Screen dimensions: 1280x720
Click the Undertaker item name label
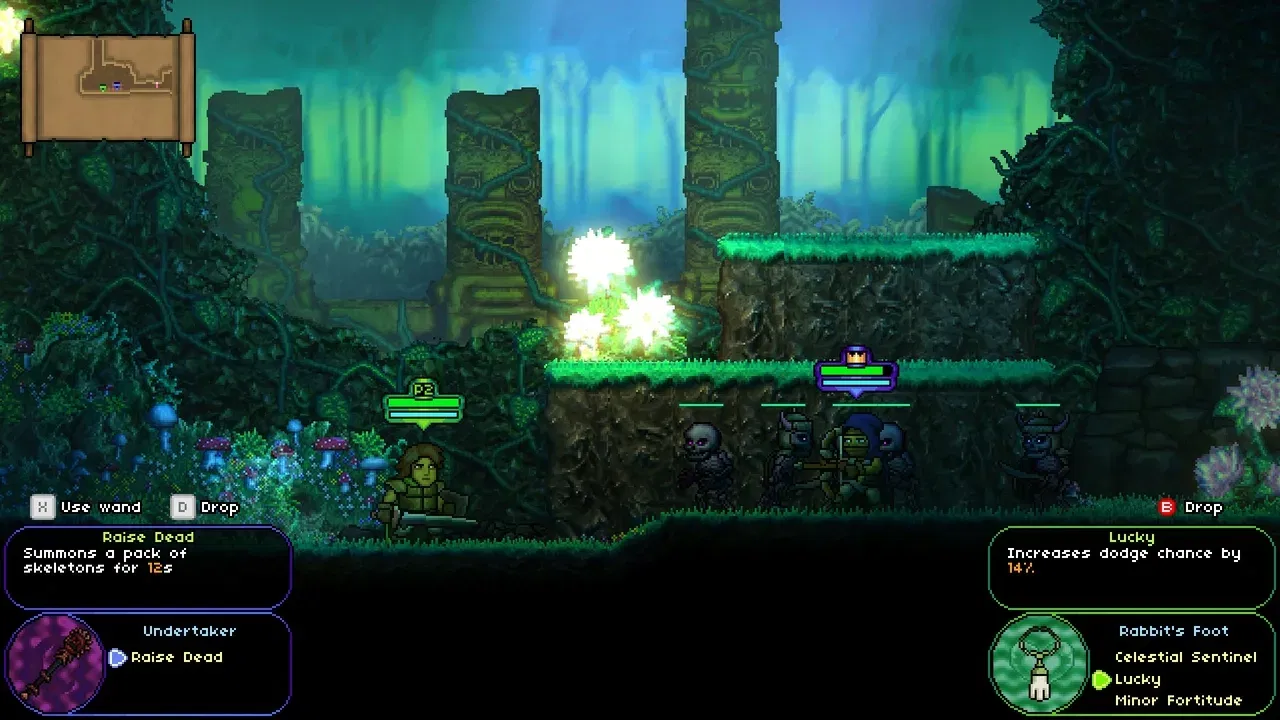pyautogui.click(x=189, y=631)
